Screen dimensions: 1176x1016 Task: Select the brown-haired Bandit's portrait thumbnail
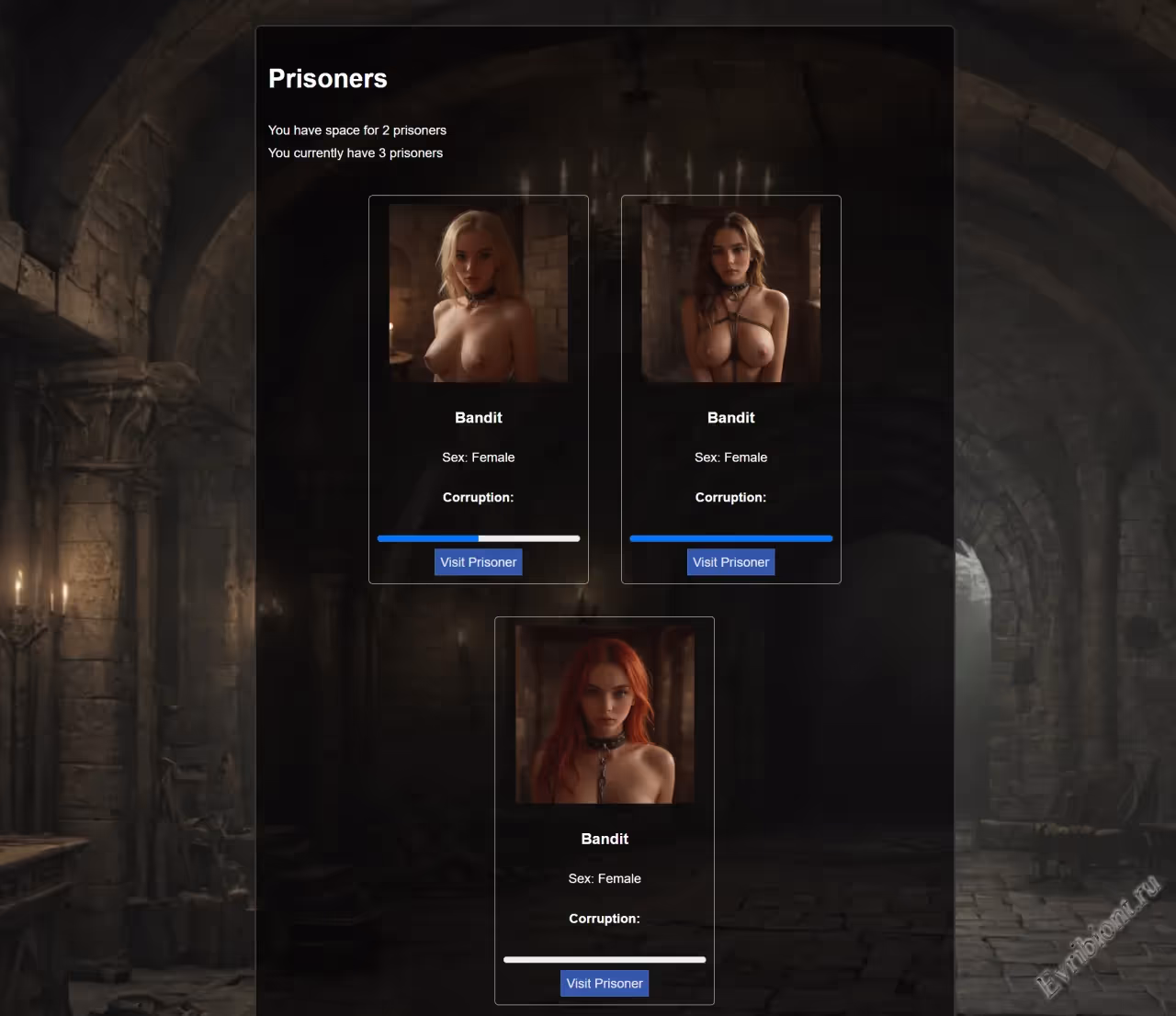[x=730, y=293]
